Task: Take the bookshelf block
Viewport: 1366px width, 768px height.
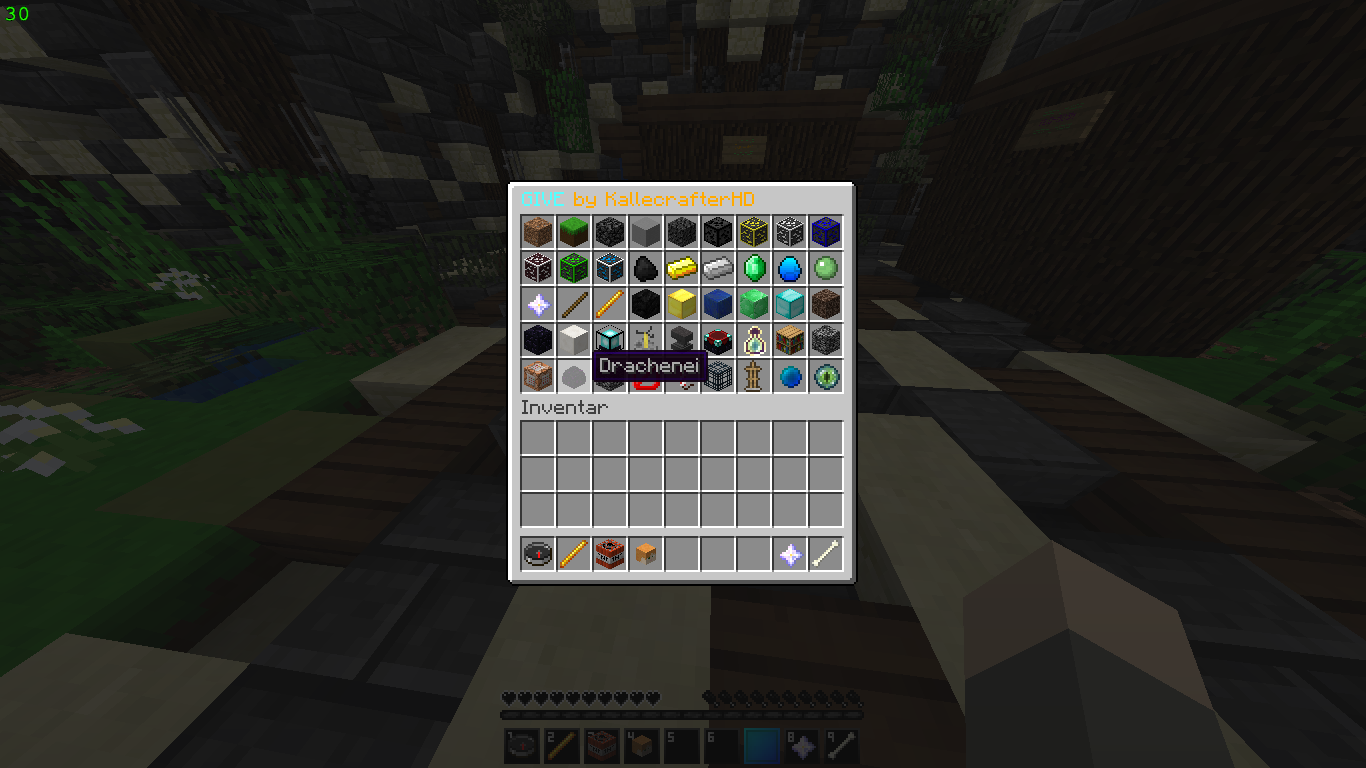Action: (790, 340)
